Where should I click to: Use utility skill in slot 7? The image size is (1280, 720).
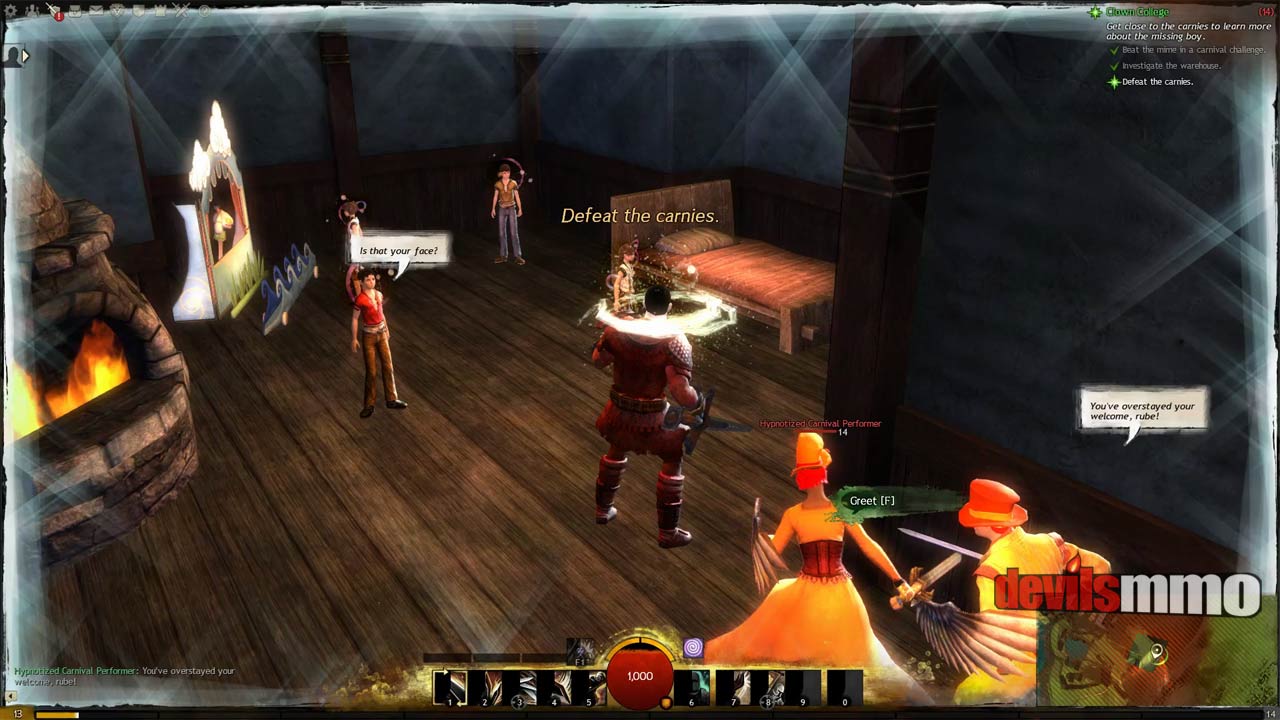[733, 688]
